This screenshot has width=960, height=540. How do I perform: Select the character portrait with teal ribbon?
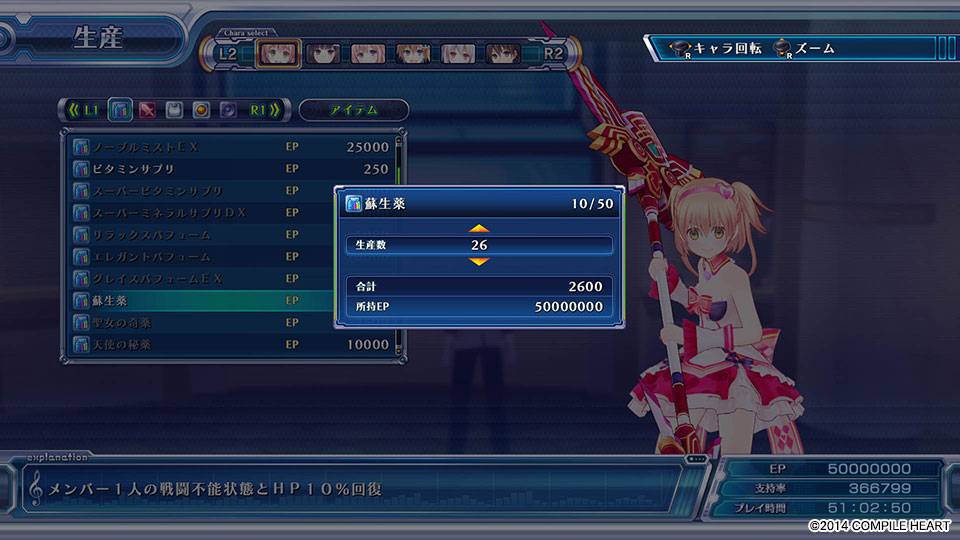click(411, 52)
